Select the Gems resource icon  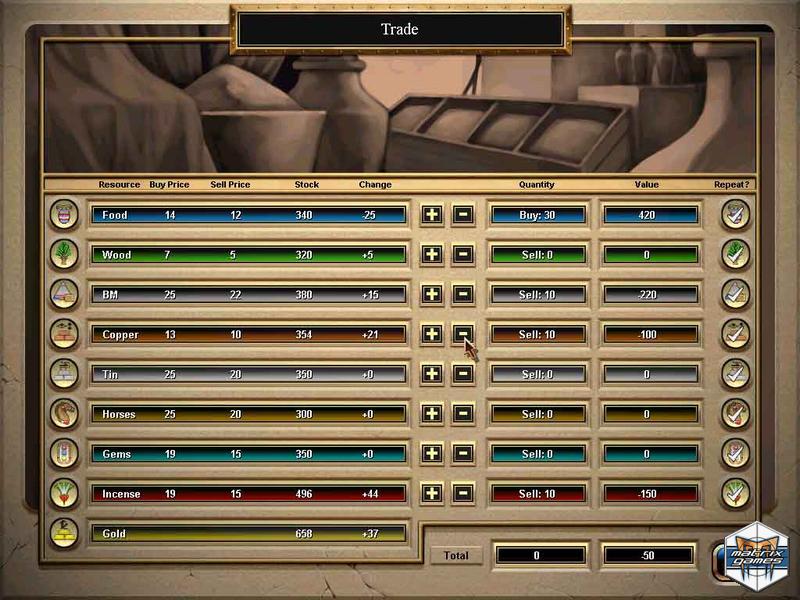click(x=64, y=454)
